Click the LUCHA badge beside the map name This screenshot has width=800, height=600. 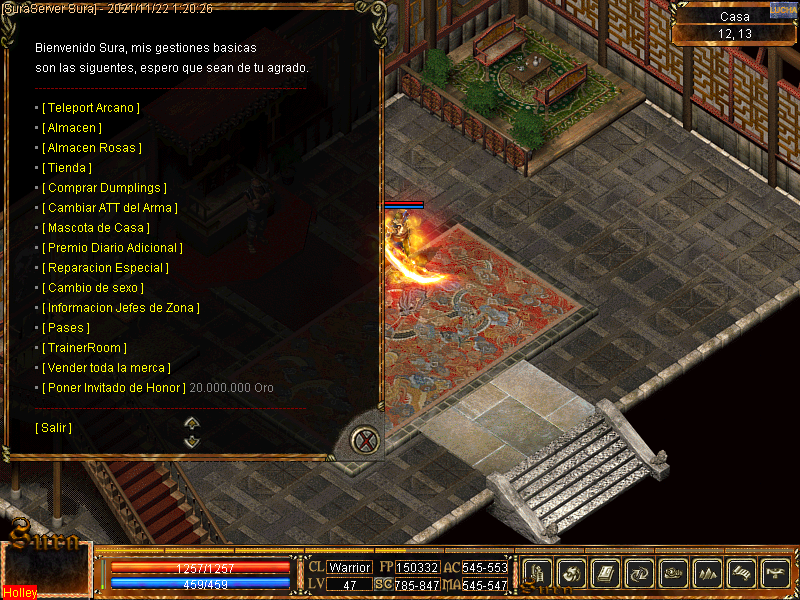[x=783, y=9]
